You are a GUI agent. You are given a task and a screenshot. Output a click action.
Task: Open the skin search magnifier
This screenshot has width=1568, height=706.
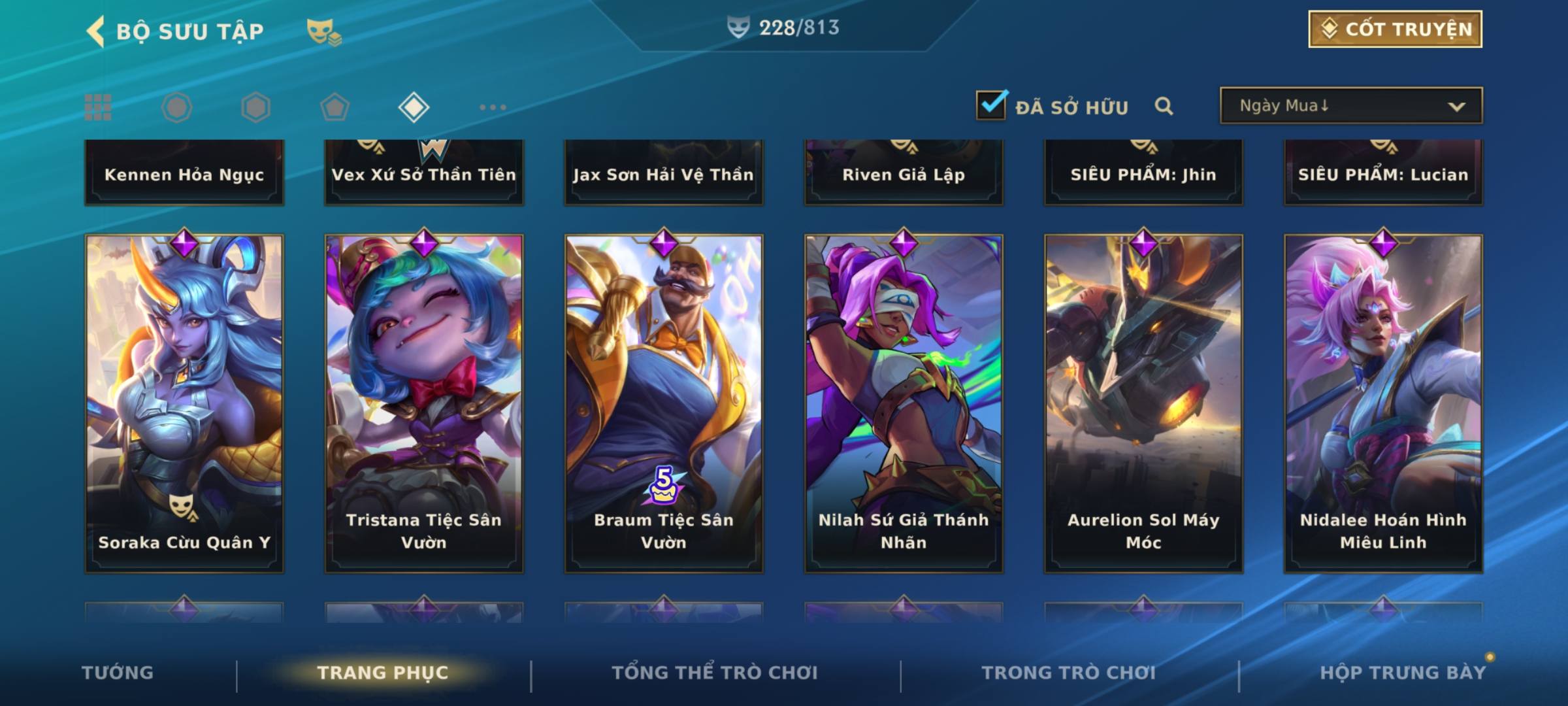(1164, 106)
